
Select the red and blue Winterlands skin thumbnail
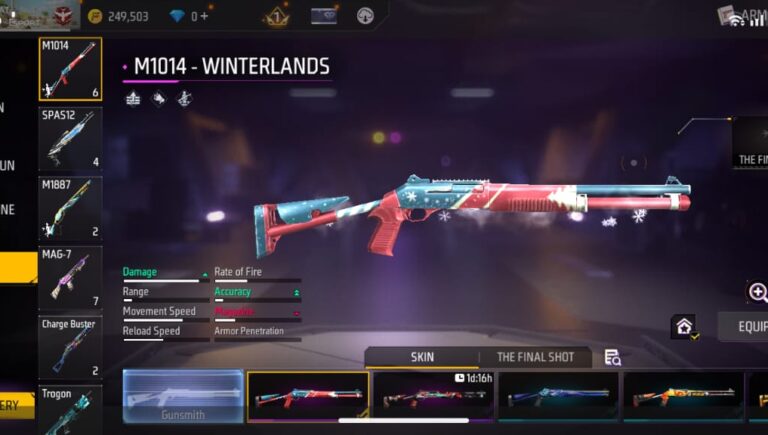point(308,396)
